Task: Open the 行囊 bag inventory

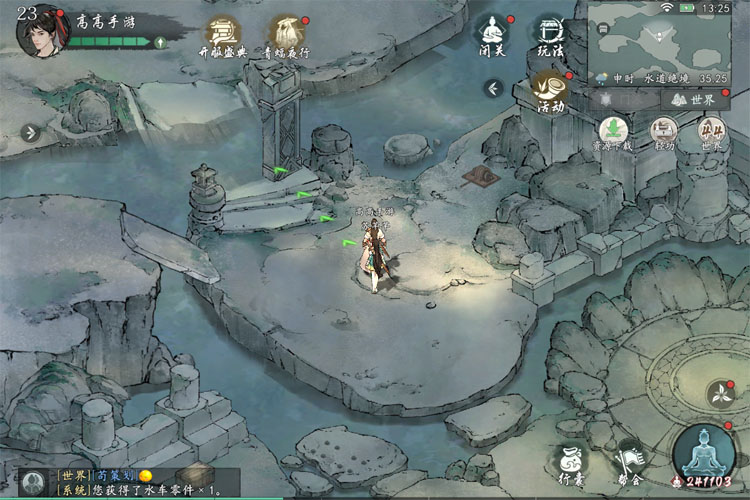Action: [x=572, y=462]
